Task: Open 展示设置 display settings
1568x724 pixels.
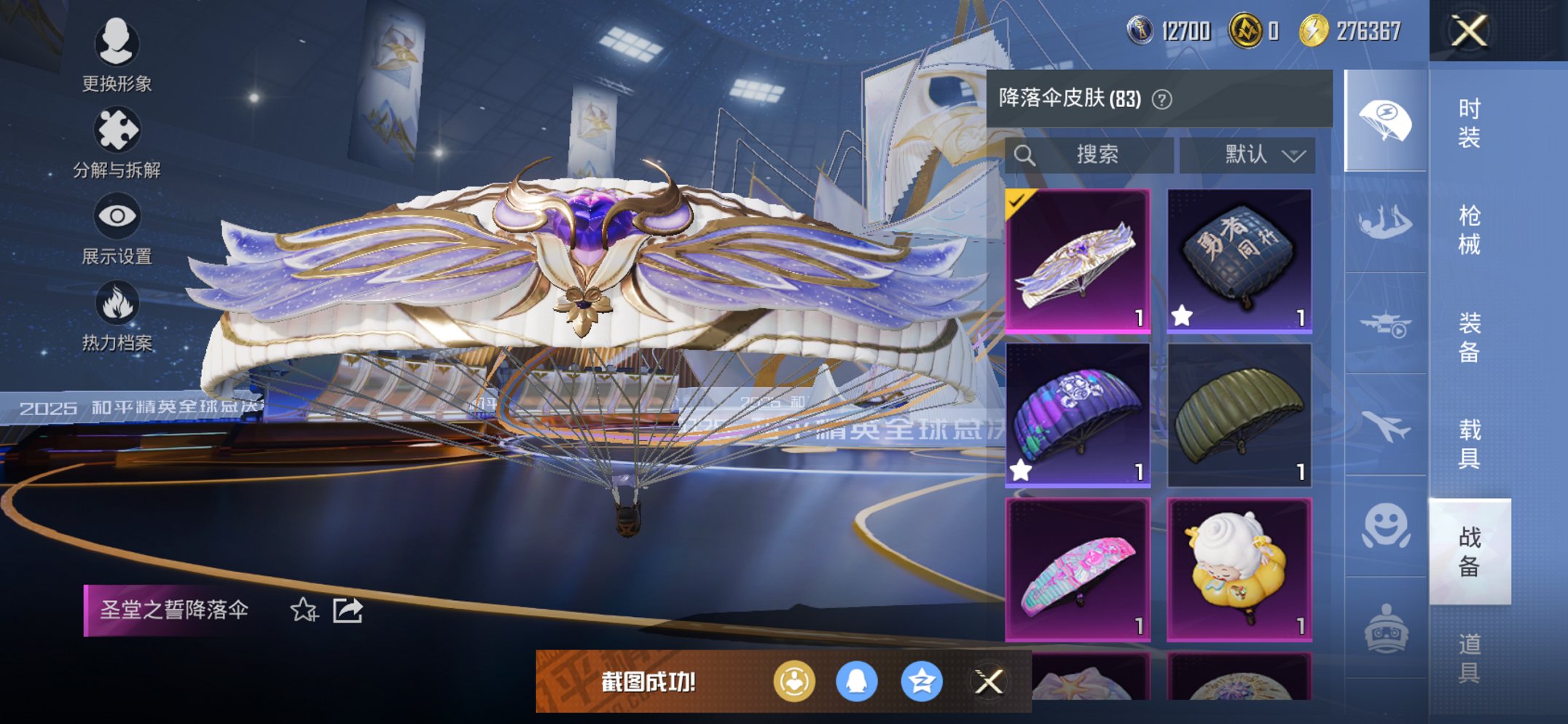Action: click(117, 217)
